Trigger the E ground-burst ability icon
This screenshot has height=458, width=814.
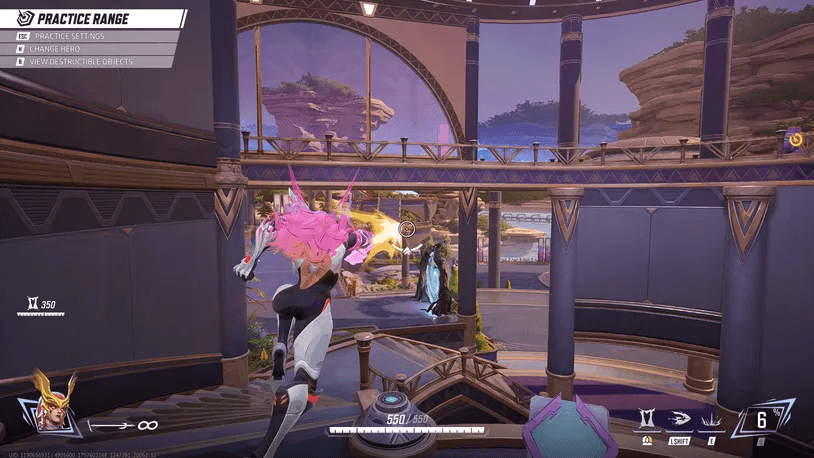click(714, 418)
